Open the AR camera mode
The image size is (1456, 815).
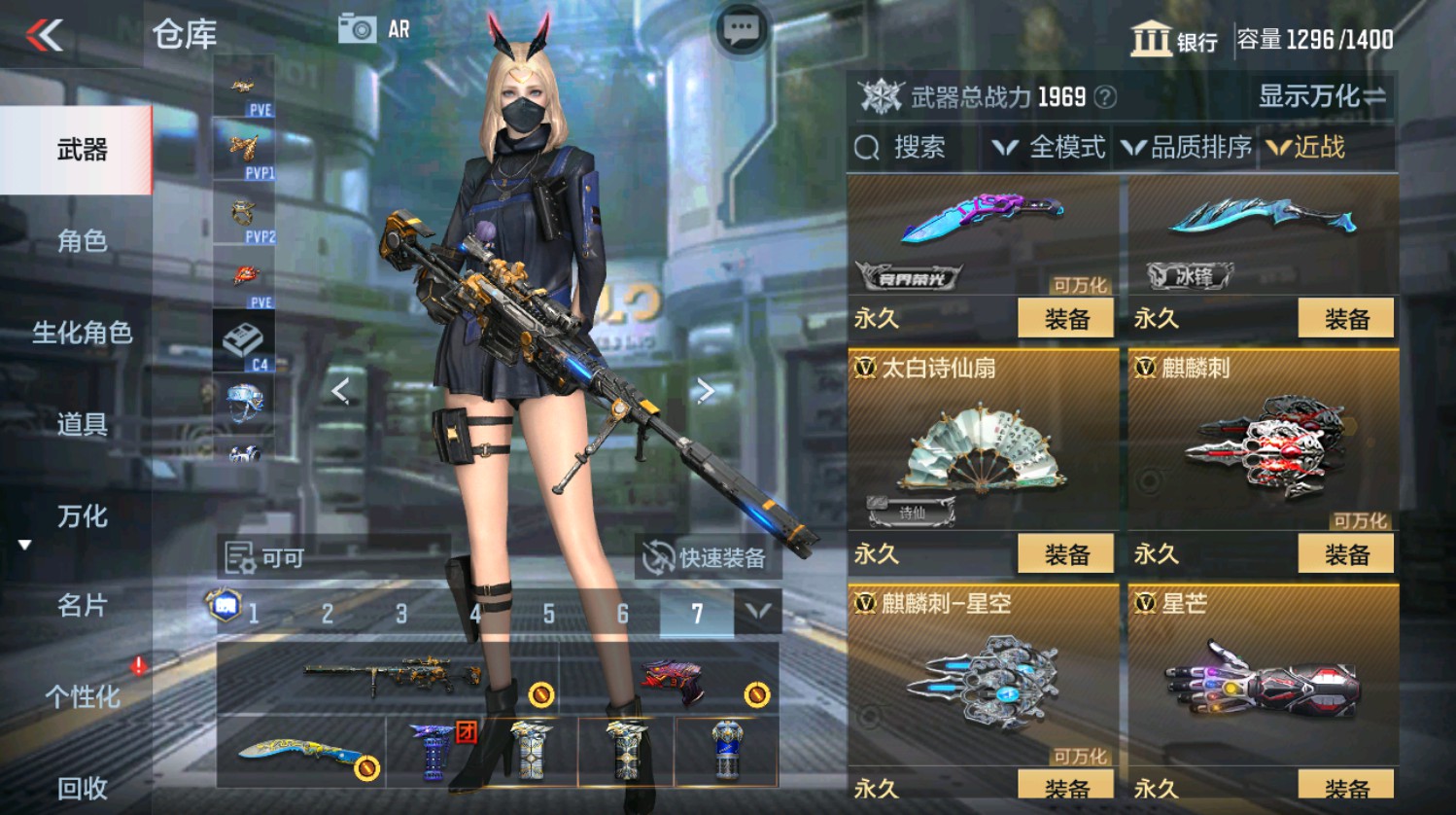(360, 28)
